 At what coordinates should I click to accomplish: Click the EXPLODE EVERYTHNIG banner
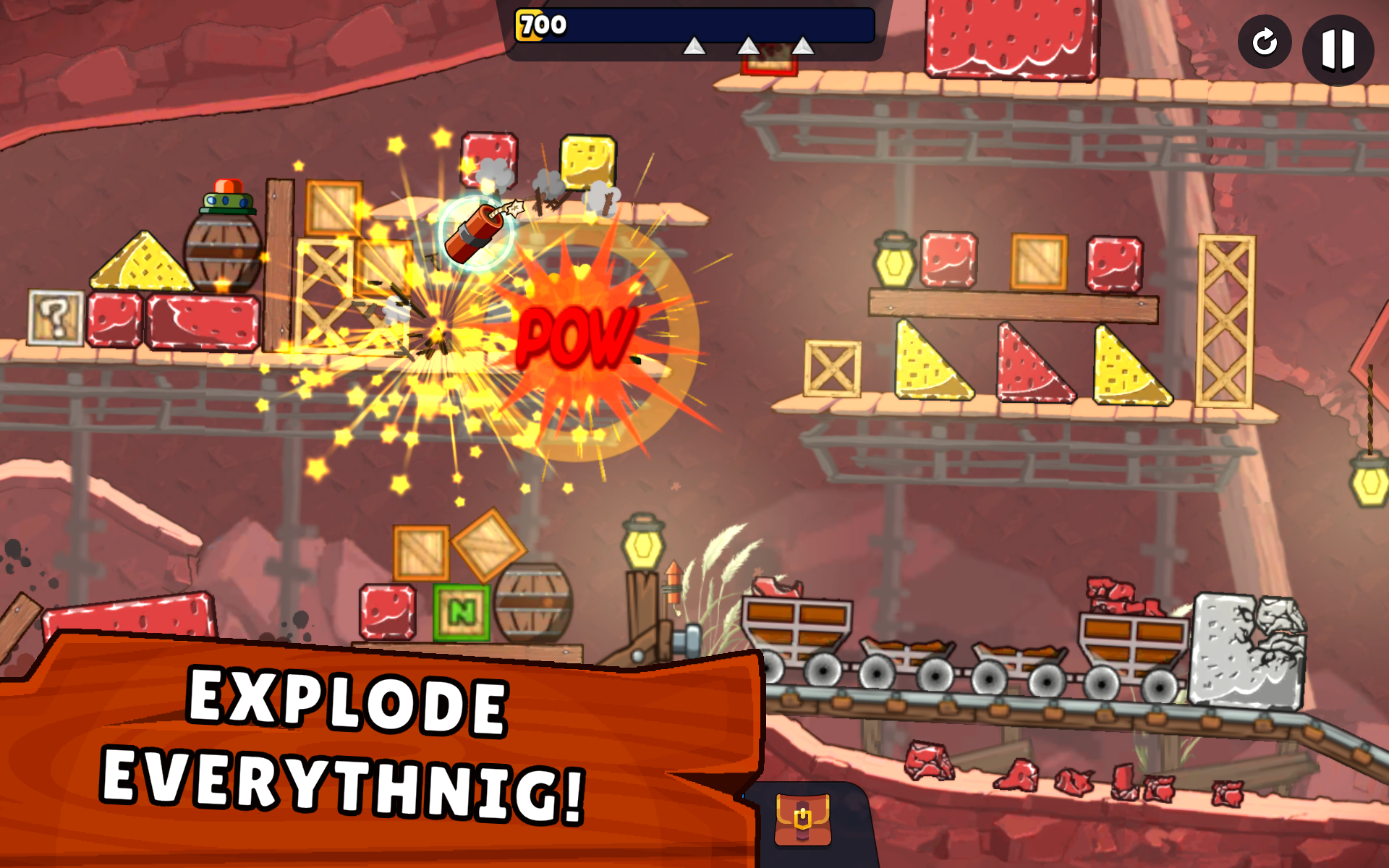[347, 745]
